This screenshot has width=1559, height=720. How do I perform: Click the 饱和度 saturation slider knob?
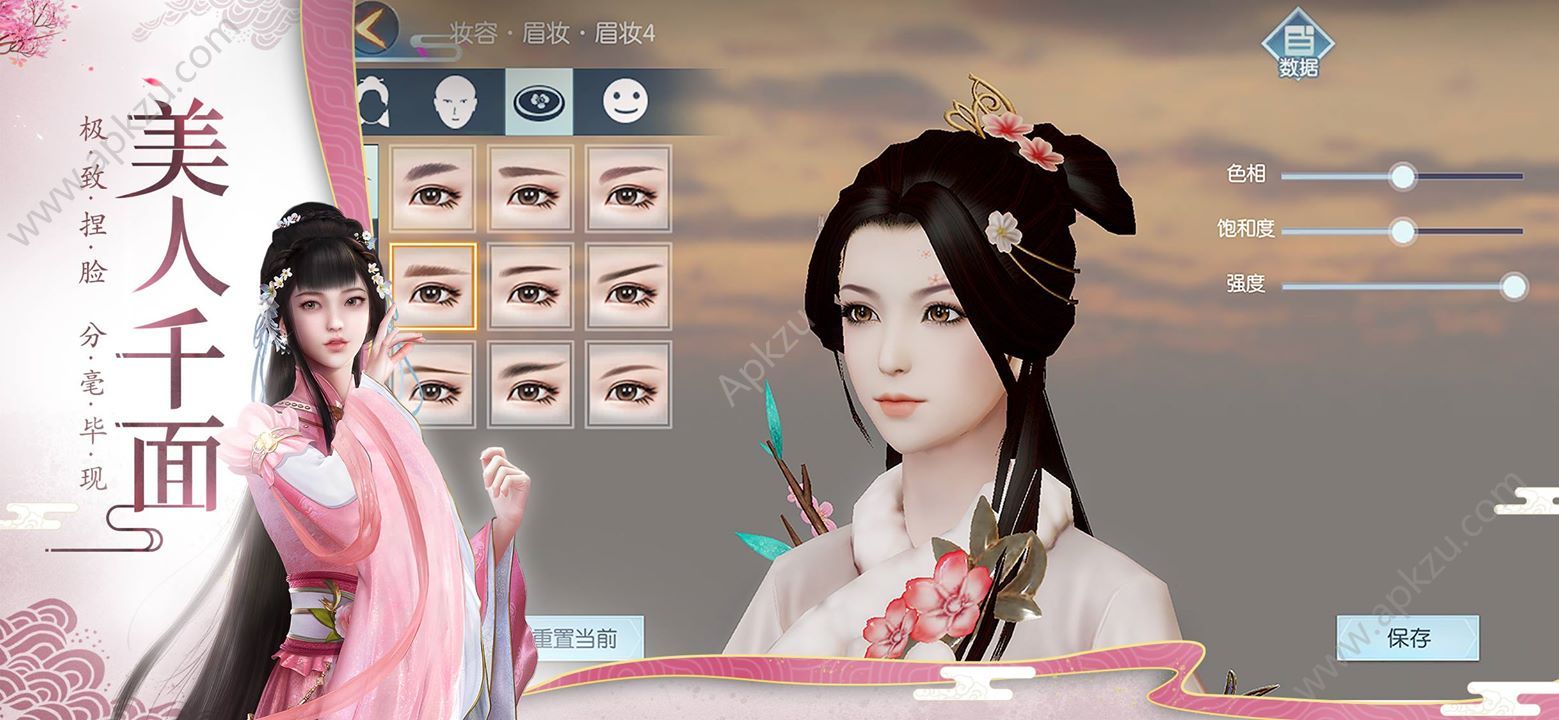click(1402, 229)
